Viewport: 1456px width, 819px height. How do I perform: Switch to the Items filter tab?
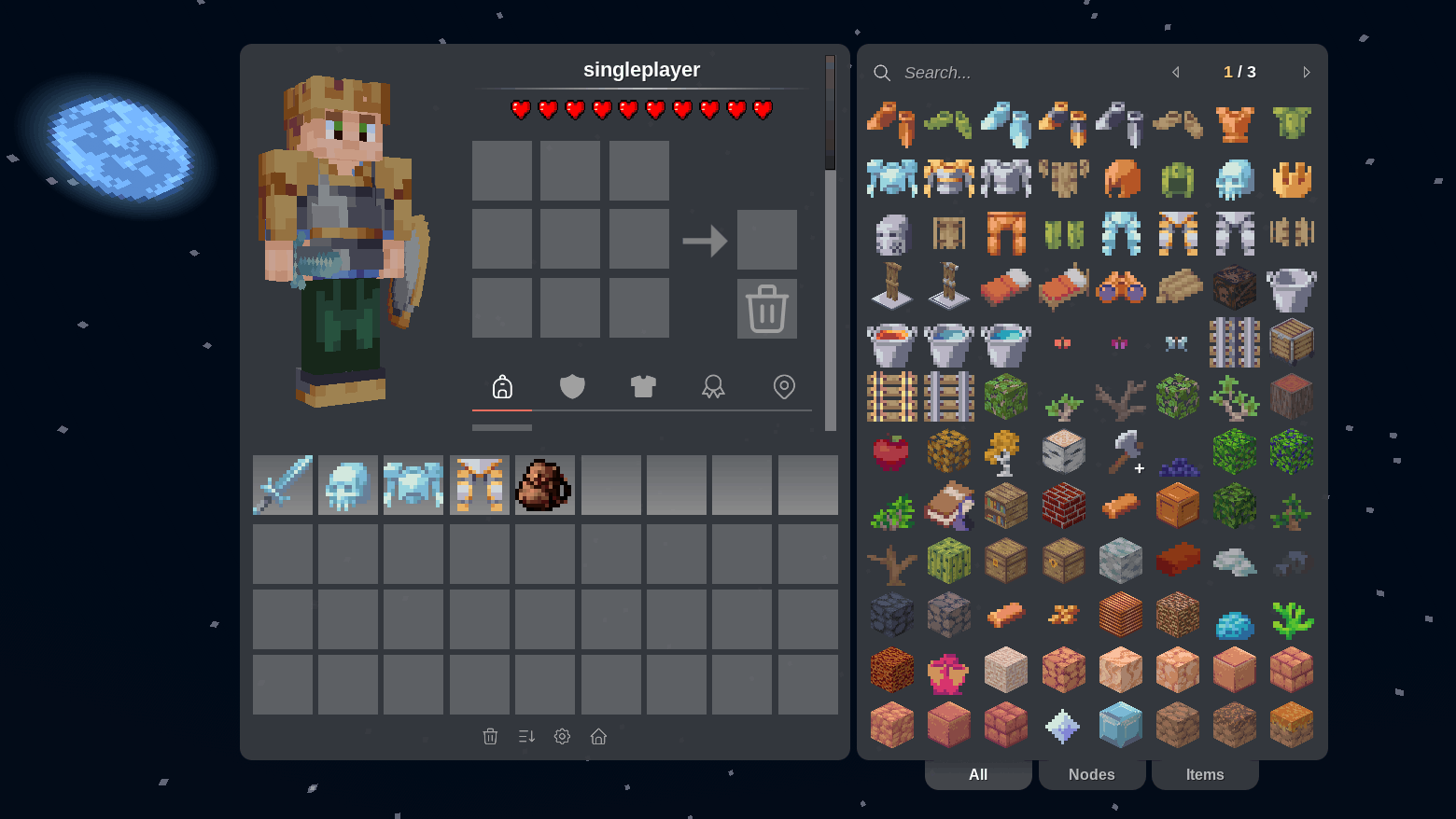coord(1204,774)
